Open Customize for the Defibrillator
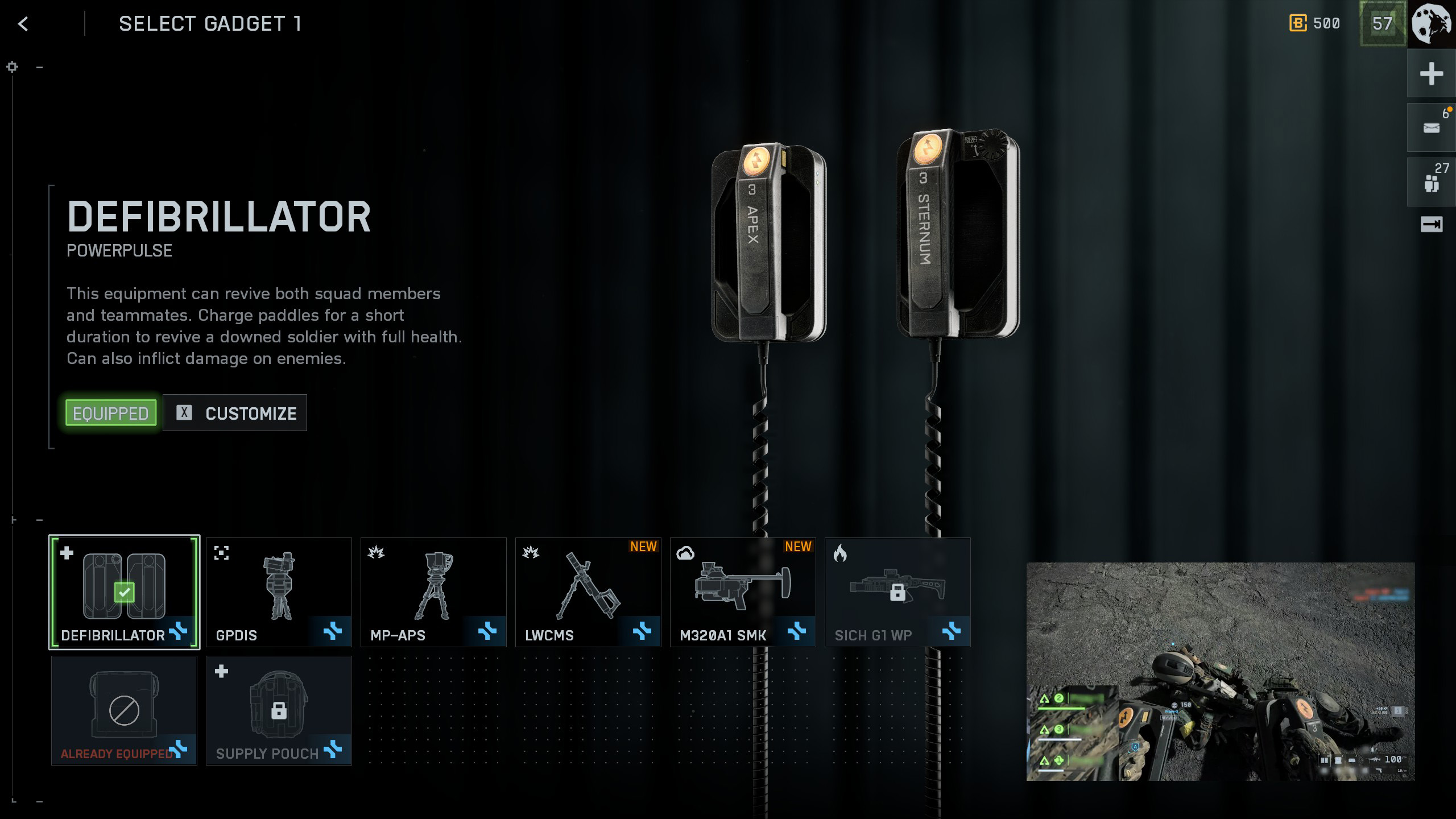Viewport: 1456px width, 819px height. pos(235,413)
